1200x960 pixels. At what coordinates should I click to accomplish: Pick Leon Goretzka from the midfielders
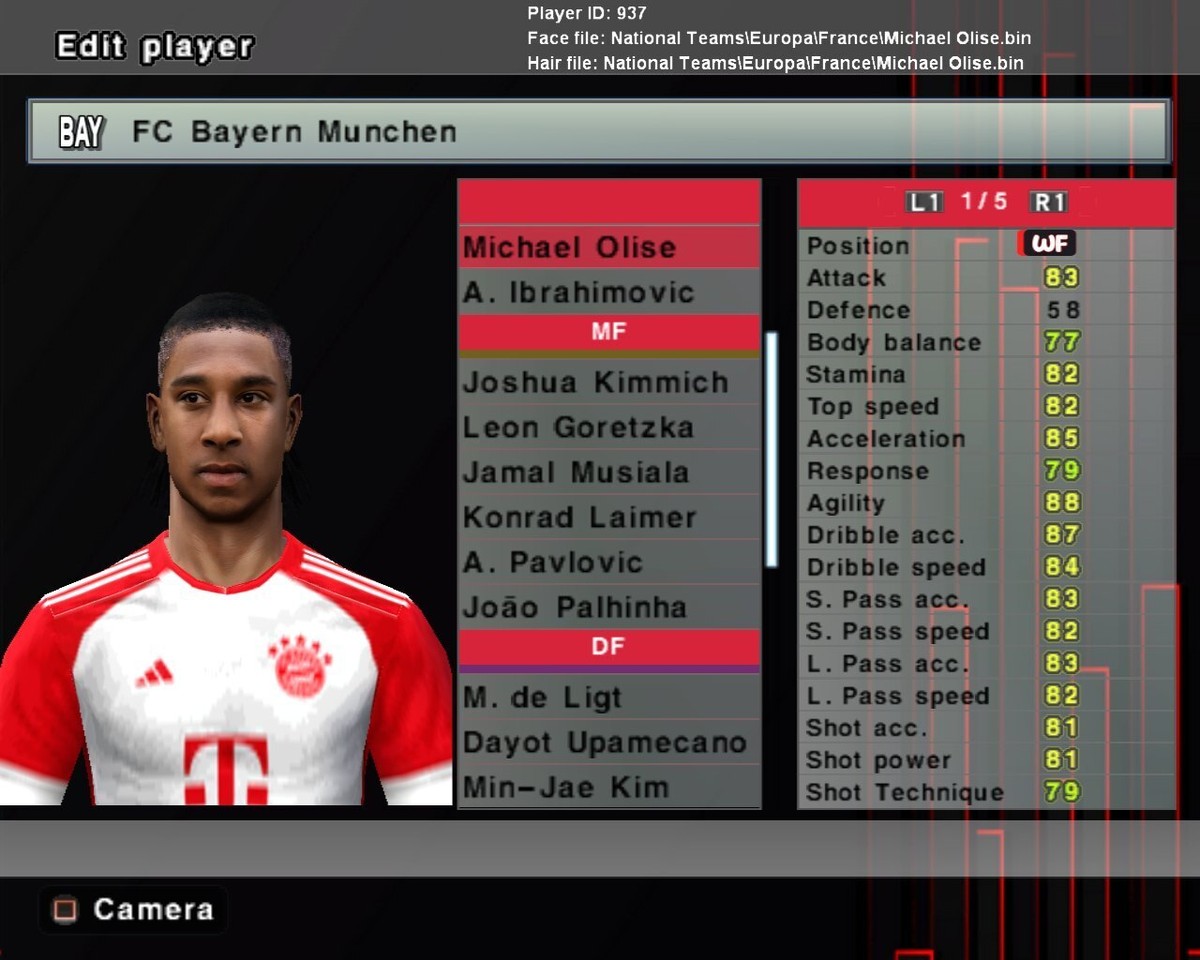608,427
